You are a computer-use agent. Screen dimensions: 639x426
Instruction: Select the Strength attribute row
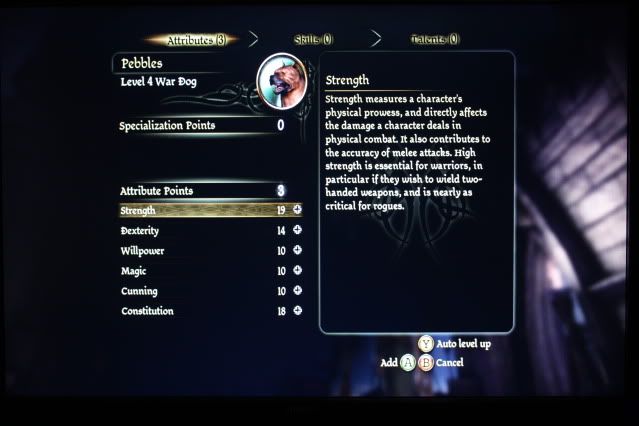click(x=200, y=210)
